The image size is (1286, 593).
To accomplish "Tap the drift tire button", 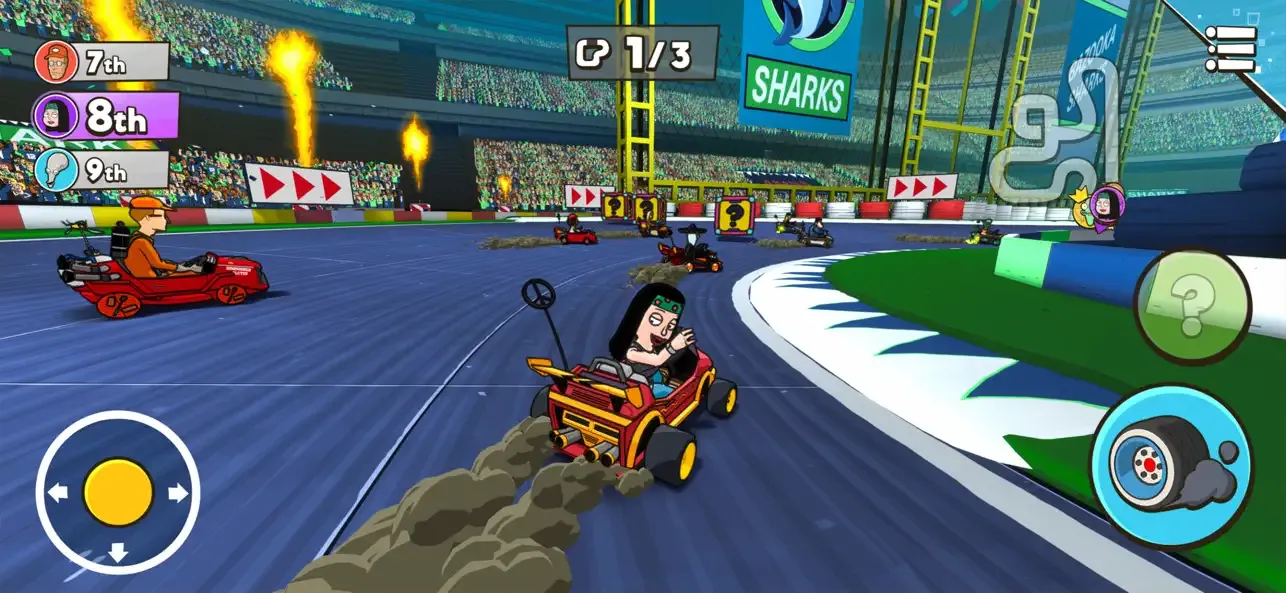I will point(1171,468).
